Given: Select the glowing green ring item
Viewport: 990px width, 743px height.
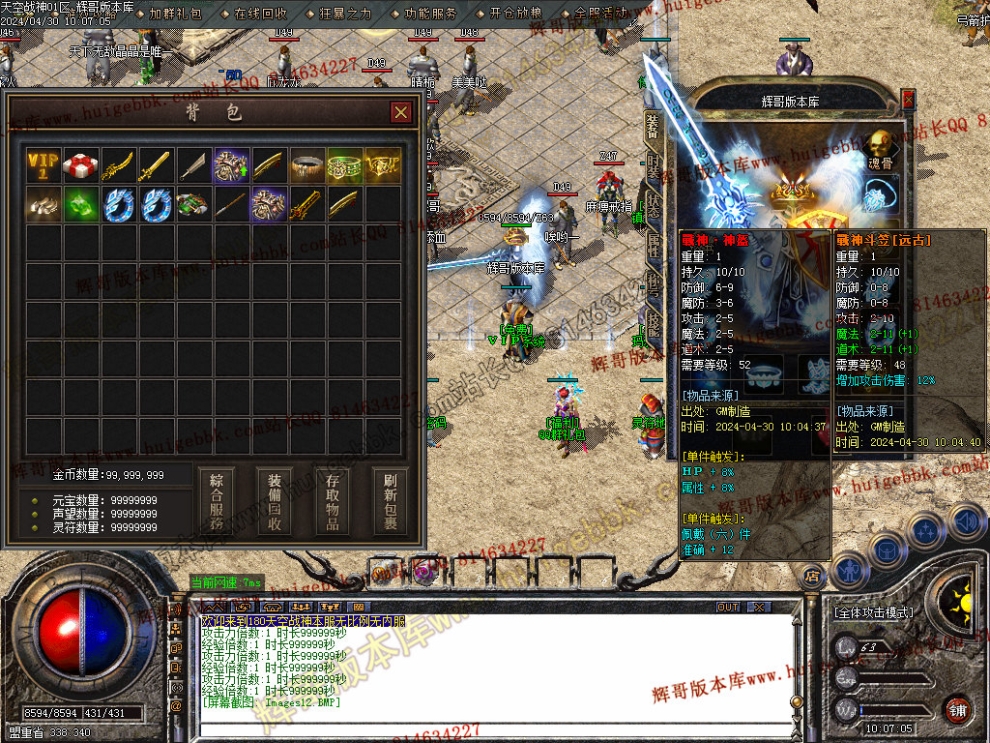Looking at the screenshot, I should click(x=344, y=165).
